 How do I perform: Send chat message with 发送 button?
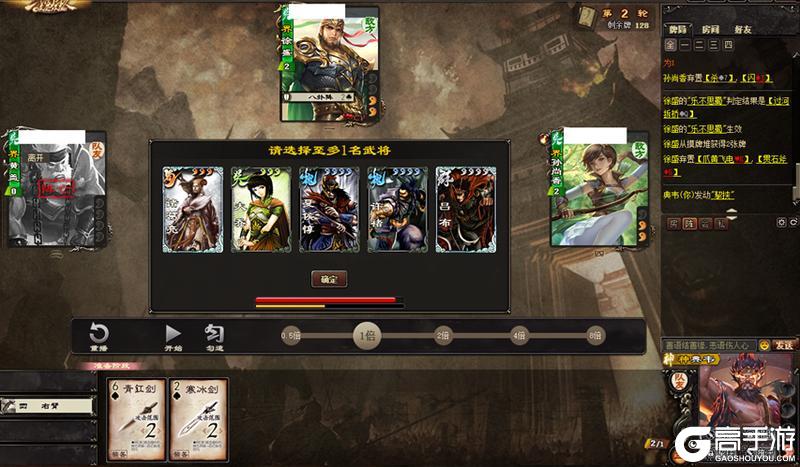pos(785,344)
